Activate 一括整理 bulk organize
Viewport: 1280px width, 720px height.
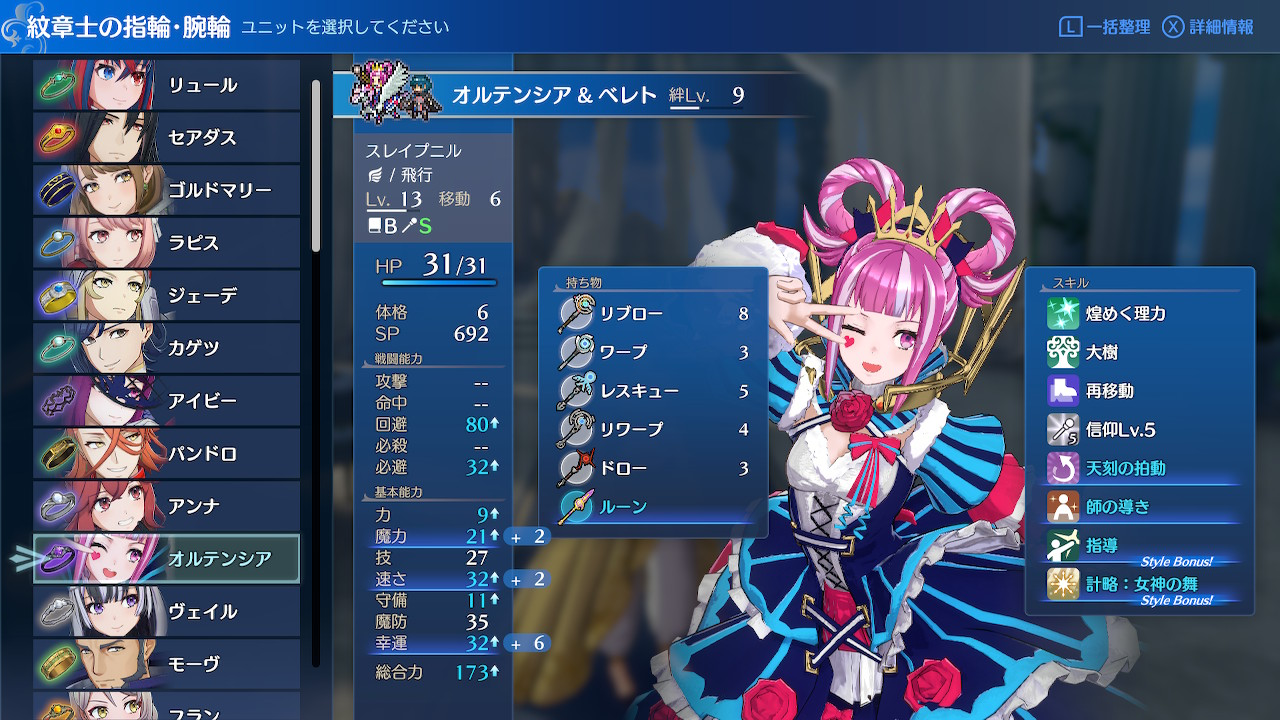tap(1105, 27)
